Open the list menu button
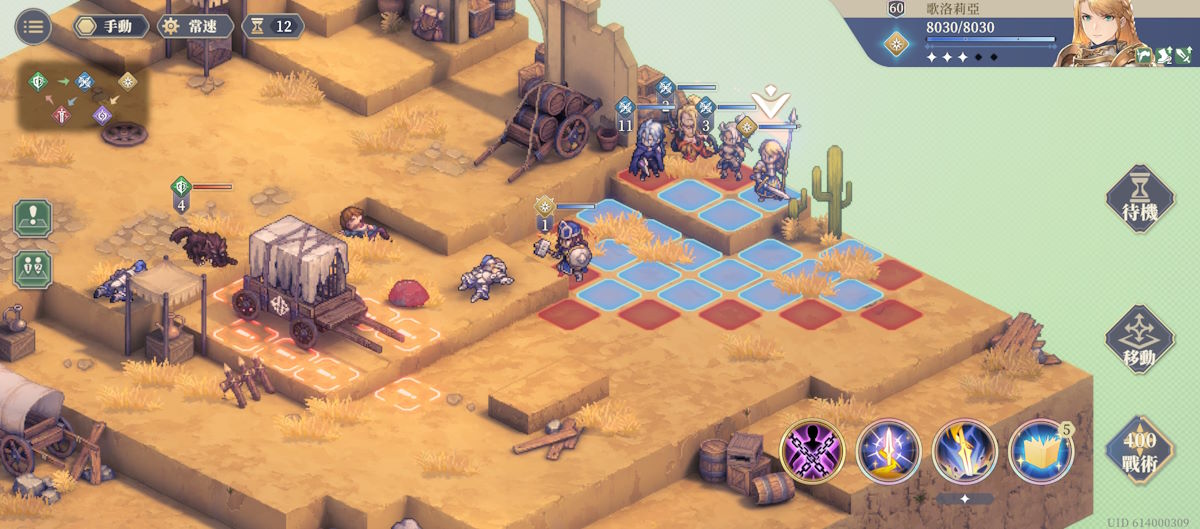This screenshot has height=529, width=1200. [34, 26]
